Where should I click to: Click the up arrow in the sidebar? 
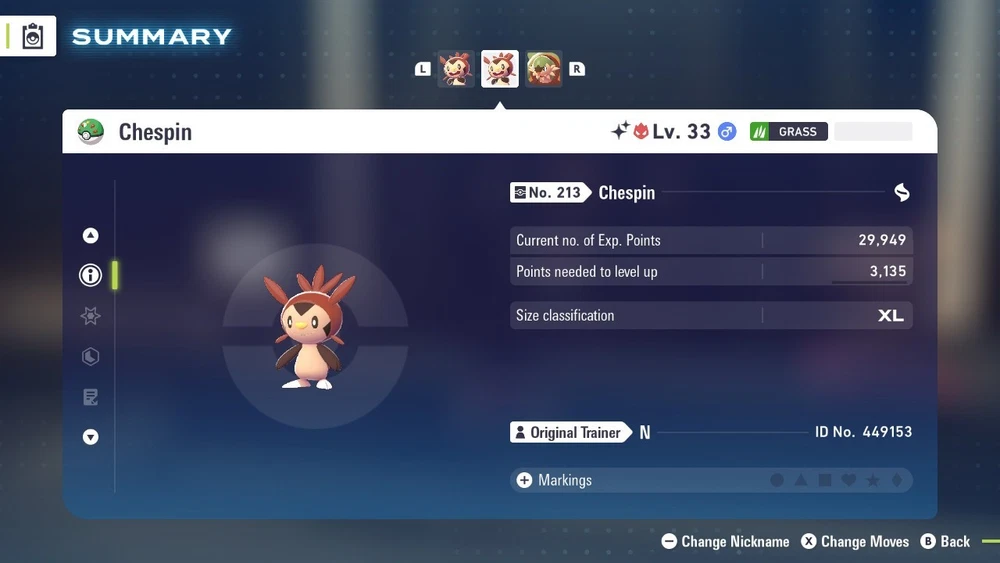[x=91, y=236]
